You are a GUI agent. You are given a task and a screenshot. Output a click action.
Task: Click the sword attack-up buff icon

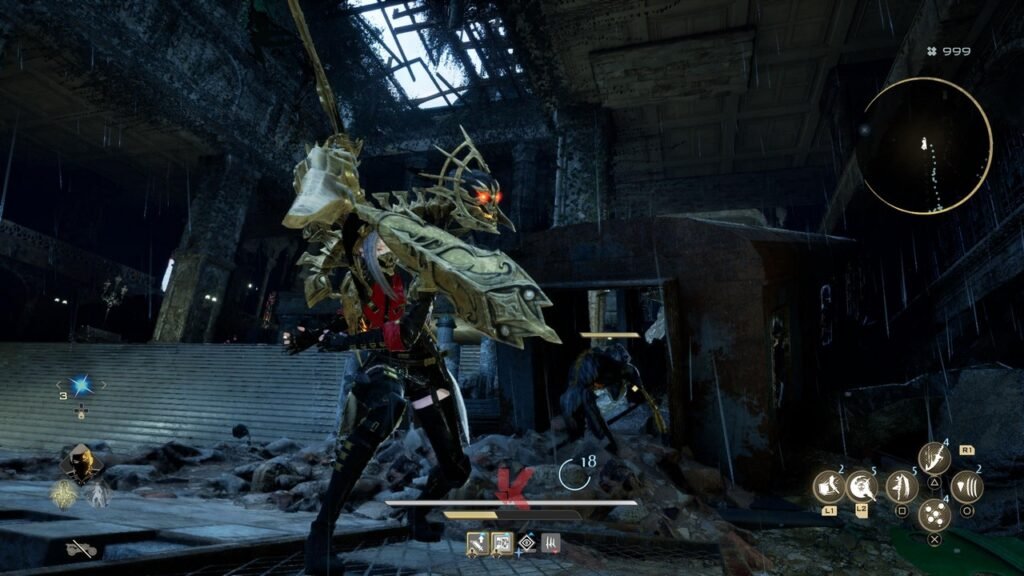(477, 543)
